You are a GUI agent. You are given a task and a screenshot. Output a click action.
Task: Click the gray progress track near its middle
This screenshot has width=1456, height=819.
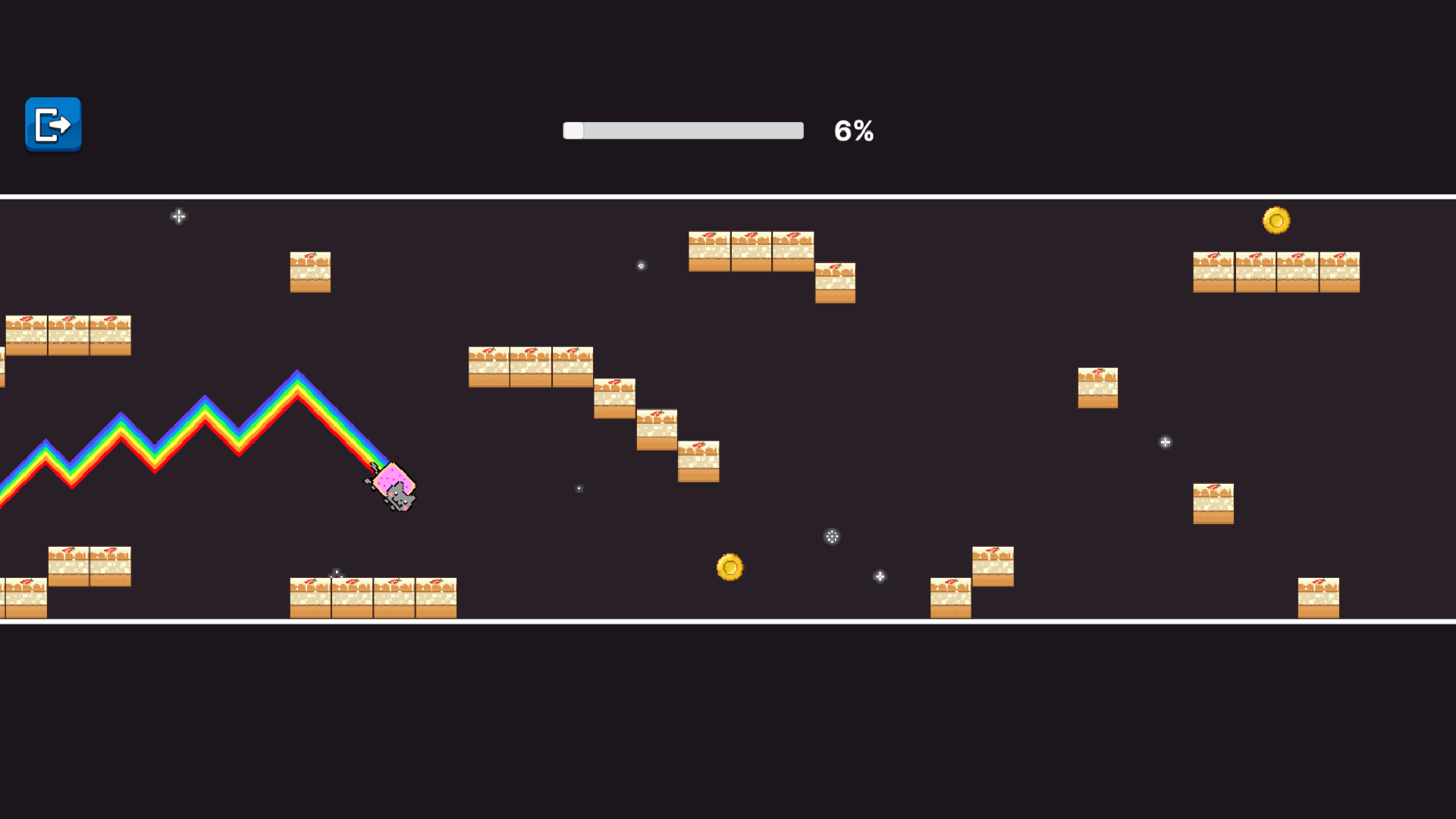coord(682,130)
